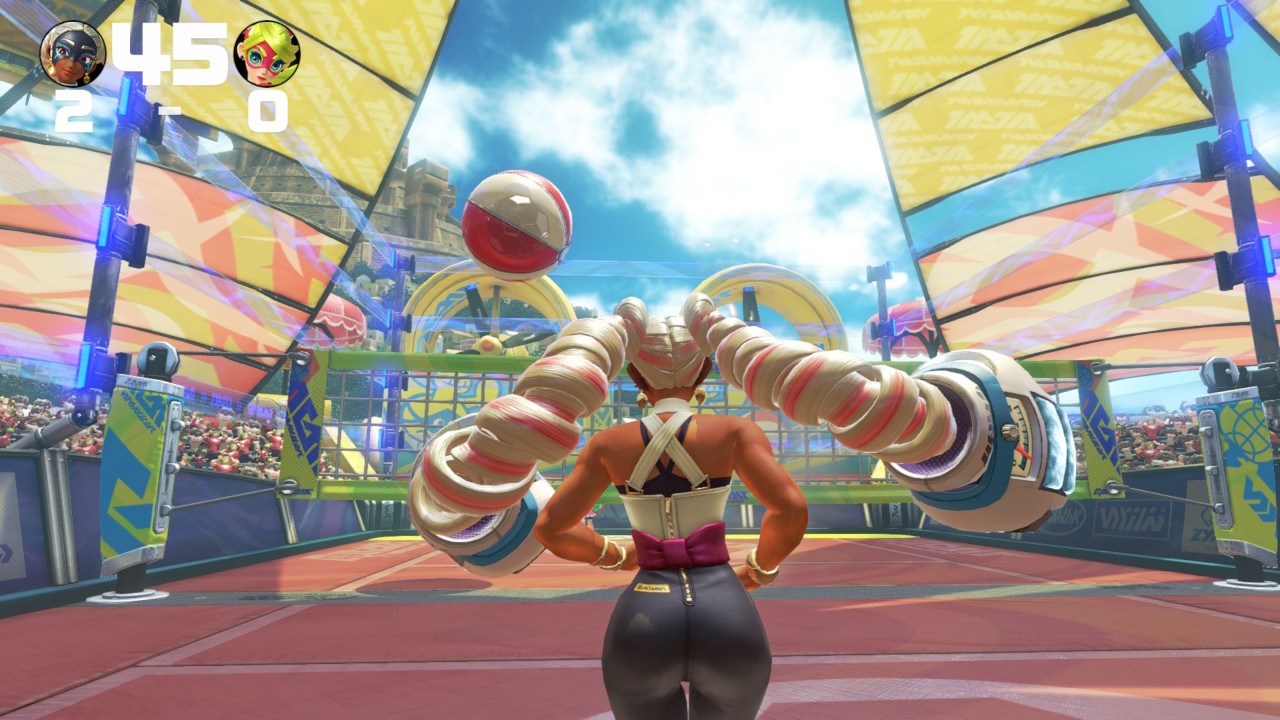Select the blonde opponent's portrait icon
Image resolution: width=1280 pixels, height=720 pixels.
(267, 54)
